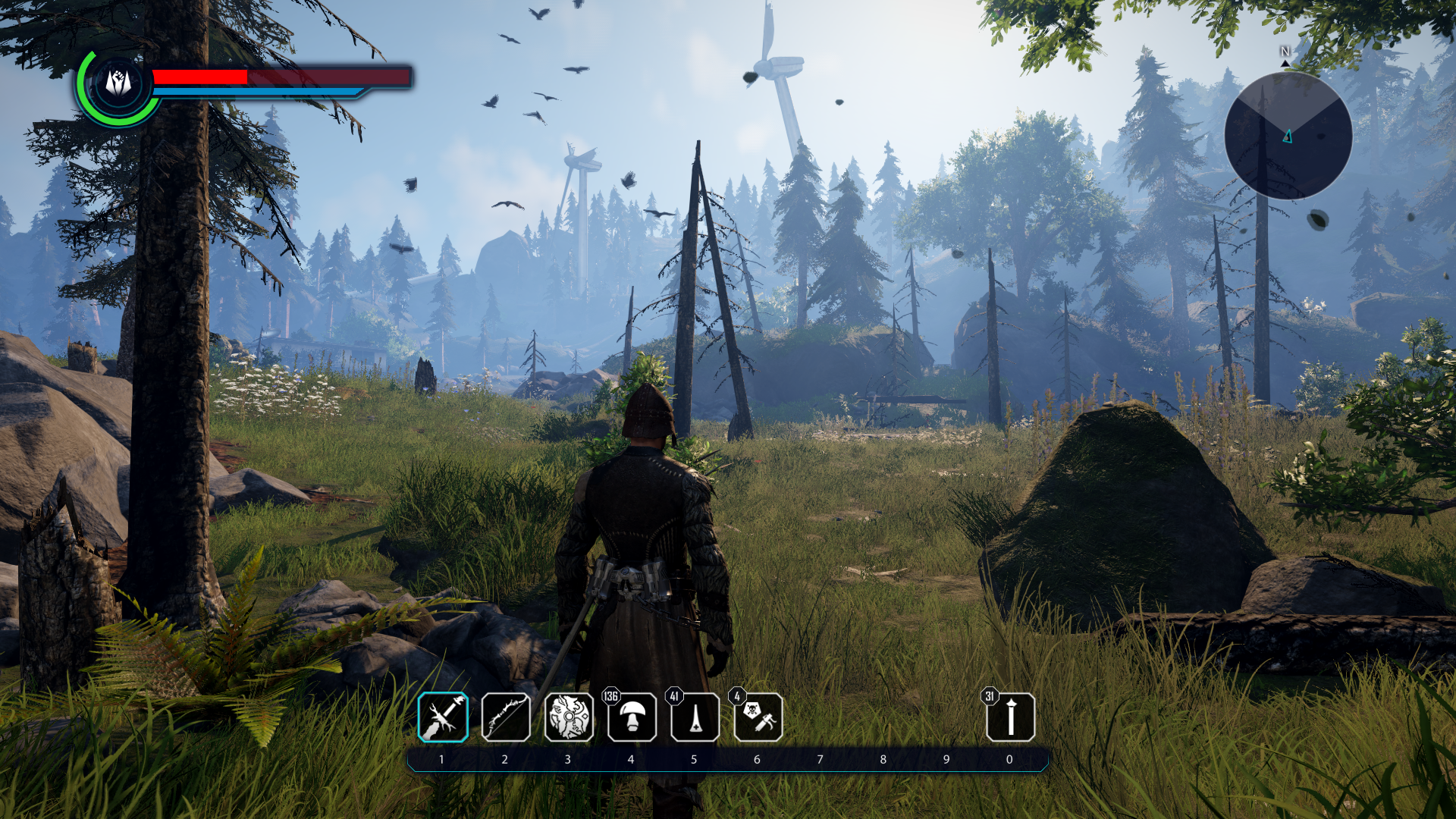Choose the round shield hotbar slot

pos(569,717)
